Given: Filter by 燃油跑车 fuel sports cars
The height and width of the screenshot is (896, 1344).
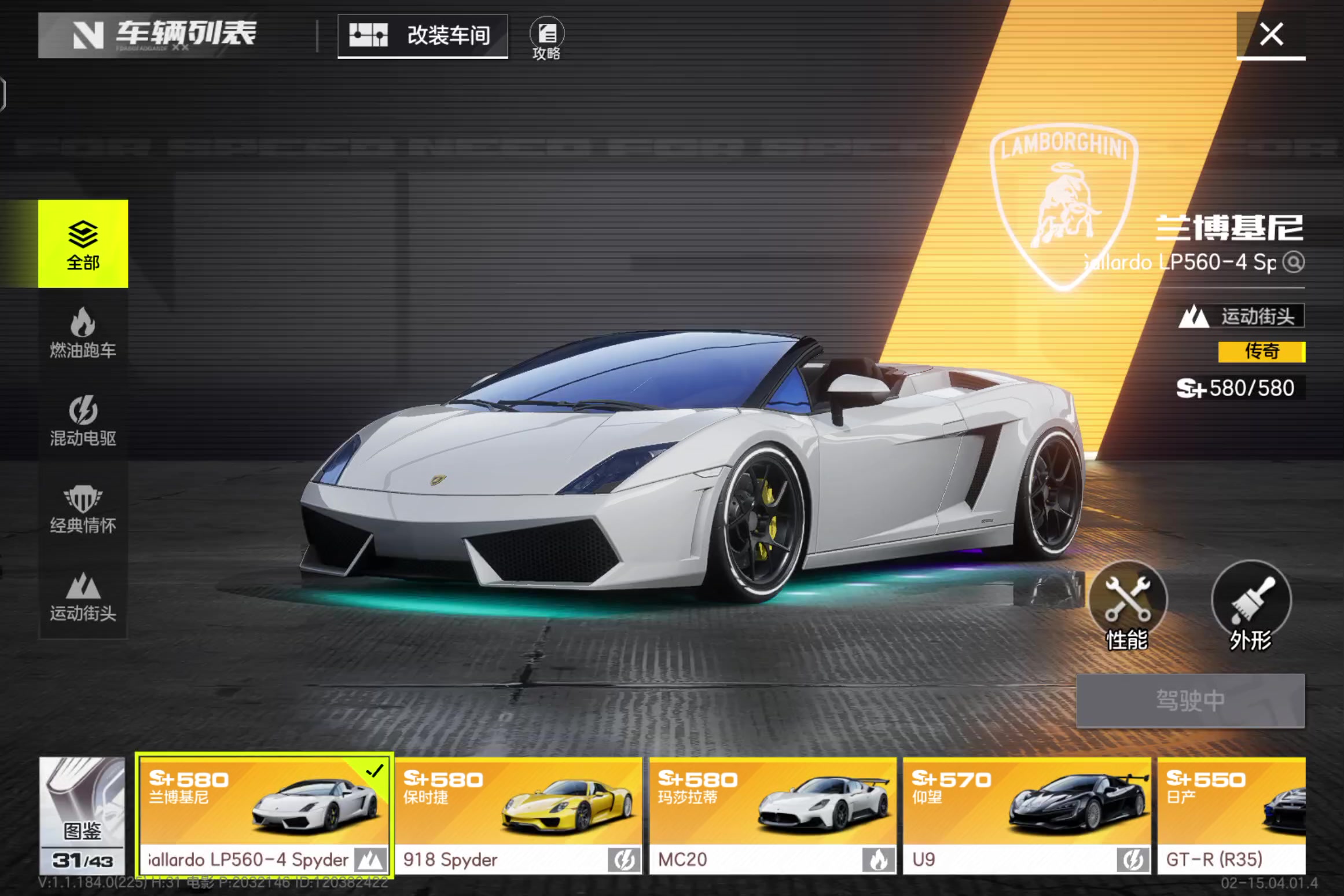Looking at the screenshot, I should (x=83, y=333).
